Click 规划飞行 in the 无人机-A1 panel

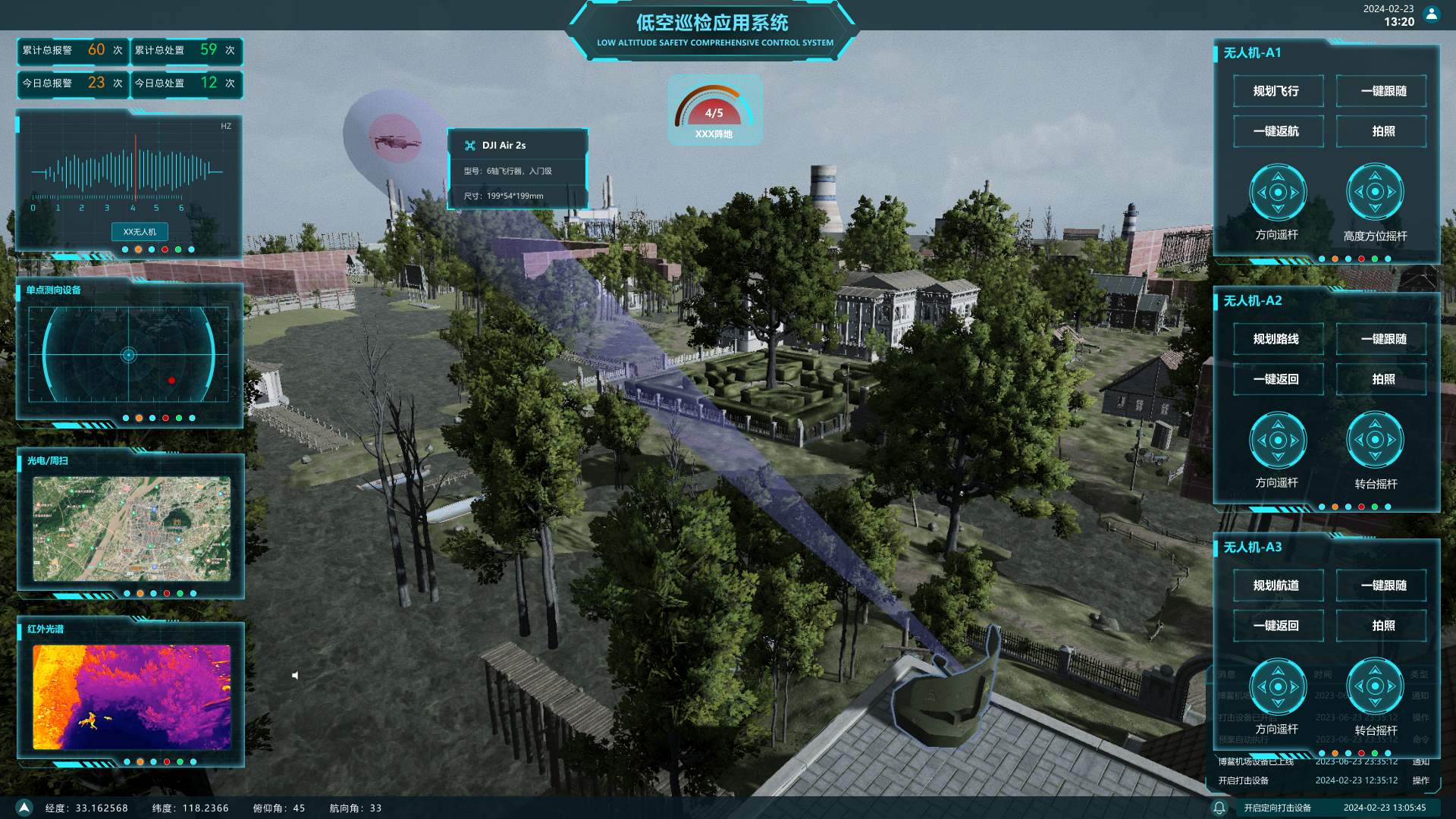pyautogui.click(x=1277, y=91)
